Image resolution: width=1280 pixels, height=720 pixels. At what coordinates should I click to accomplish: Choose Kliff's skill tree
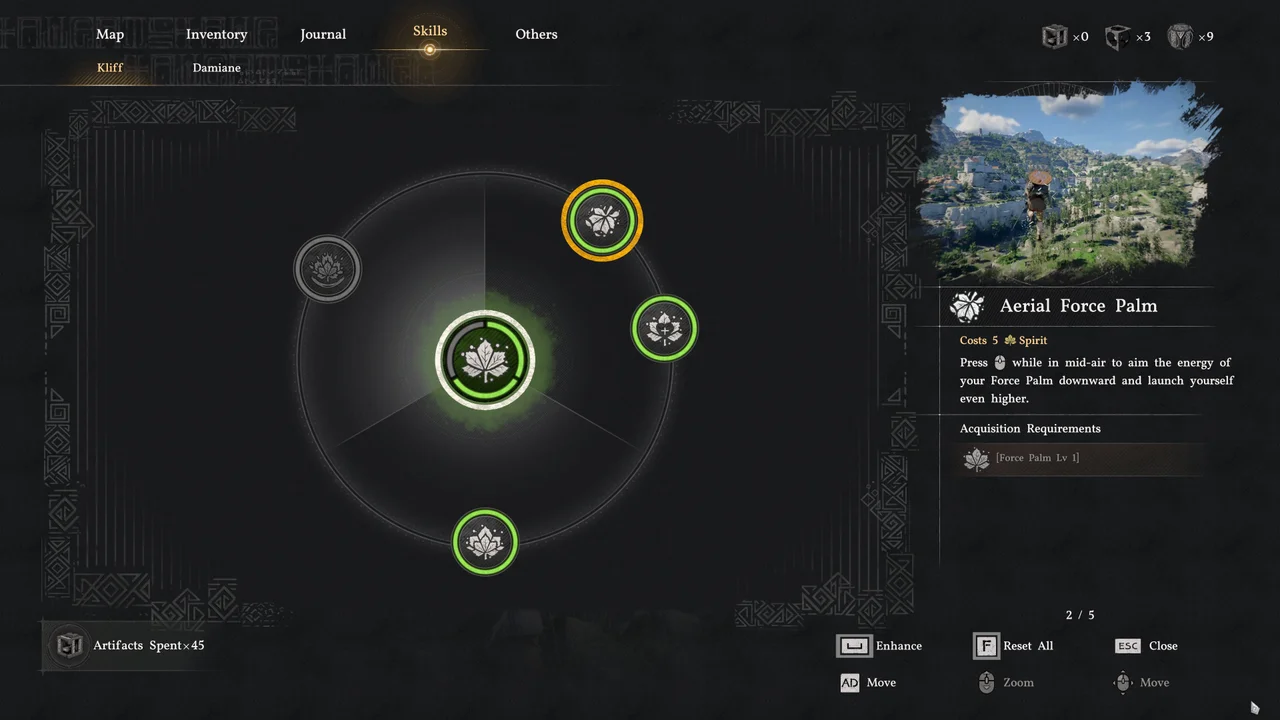pyautogui.click(x=110, y=68)
